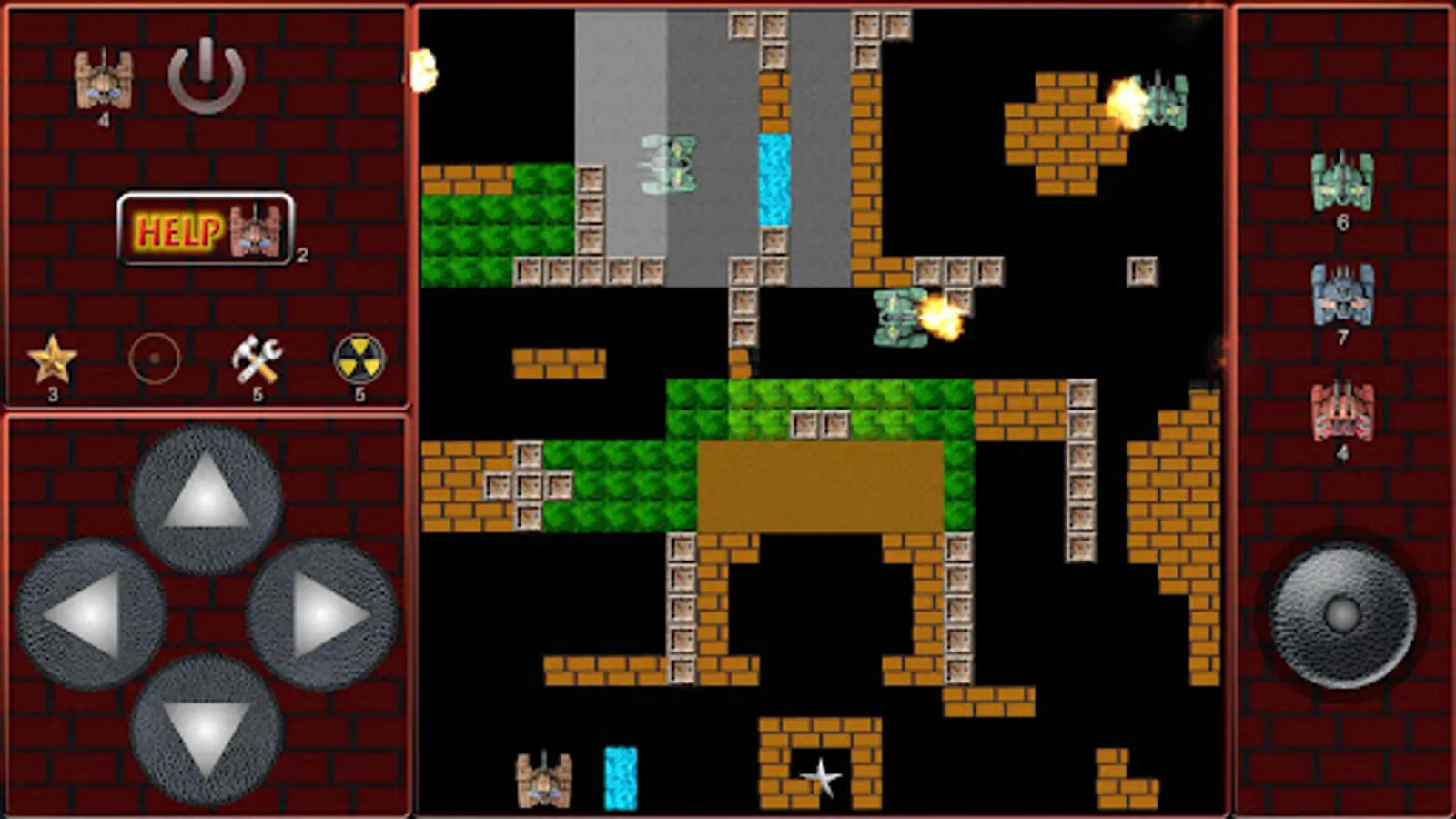Tap the circular target icon near the star

pos(155,357)
